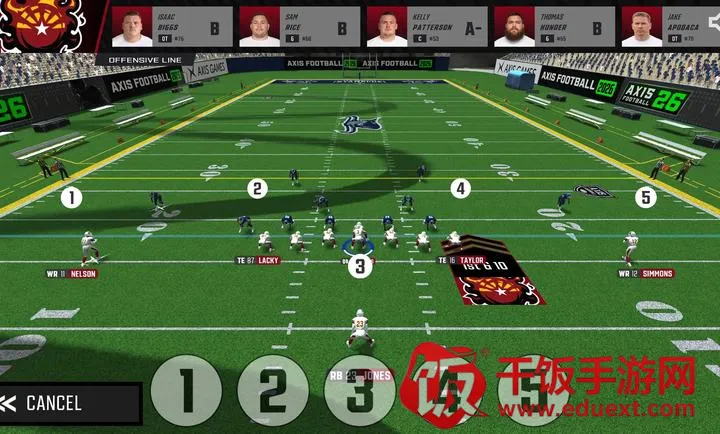Pick small white marker 5 above WR Simmons
The width and height of the screenshot is (720, 434).
(646, 198)
